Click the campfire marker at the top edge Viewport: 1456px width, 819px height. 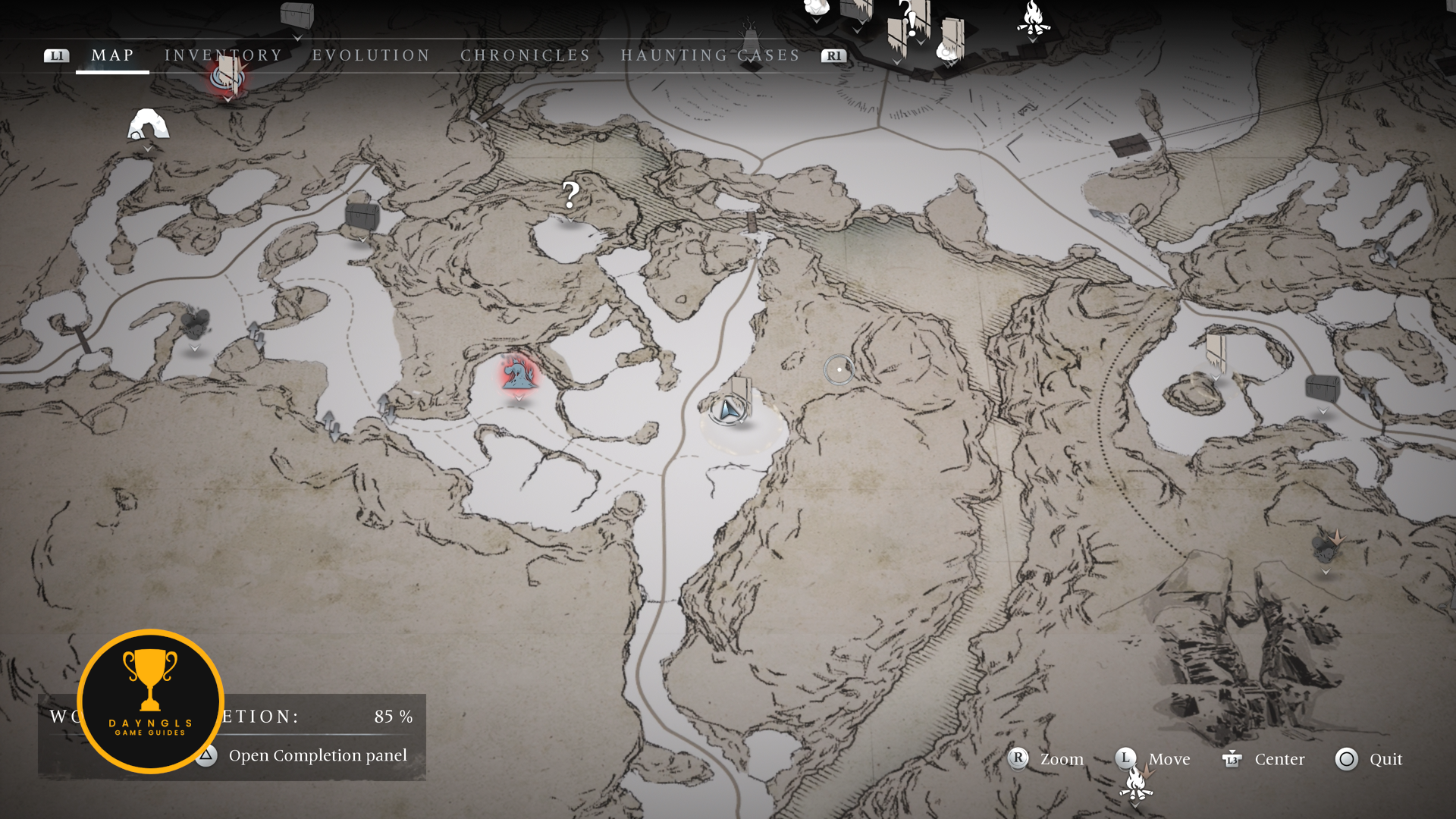pos(1033,18)
